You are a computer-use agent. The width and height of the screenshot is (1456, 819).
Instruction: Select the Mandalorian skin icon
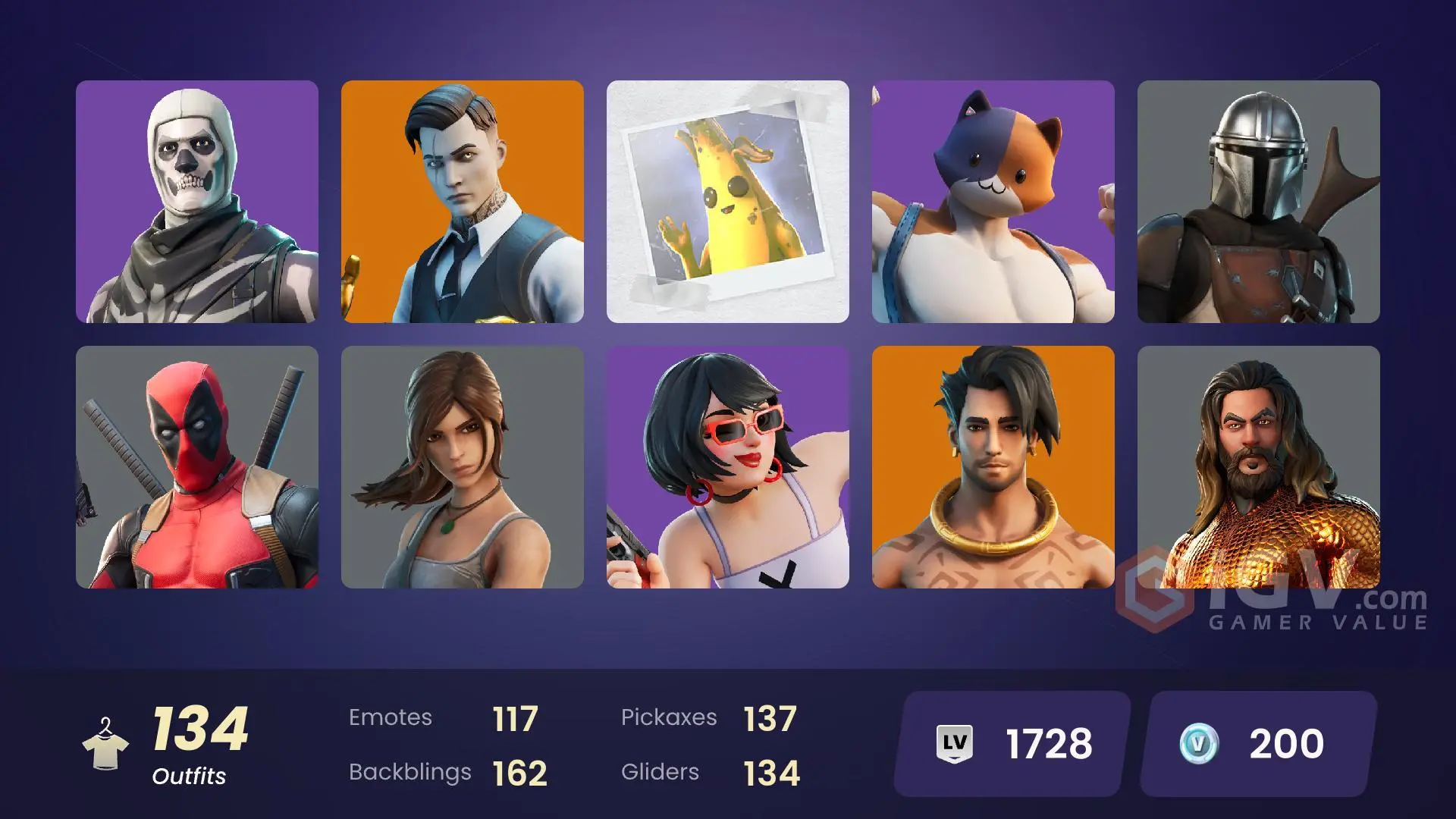pos(1259,201)
